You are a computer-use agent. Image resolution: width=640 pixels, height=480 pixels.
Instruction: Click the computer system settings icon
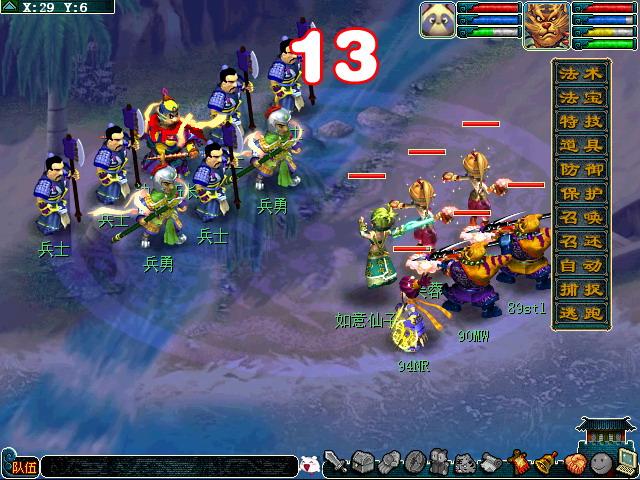coord(626,463)
